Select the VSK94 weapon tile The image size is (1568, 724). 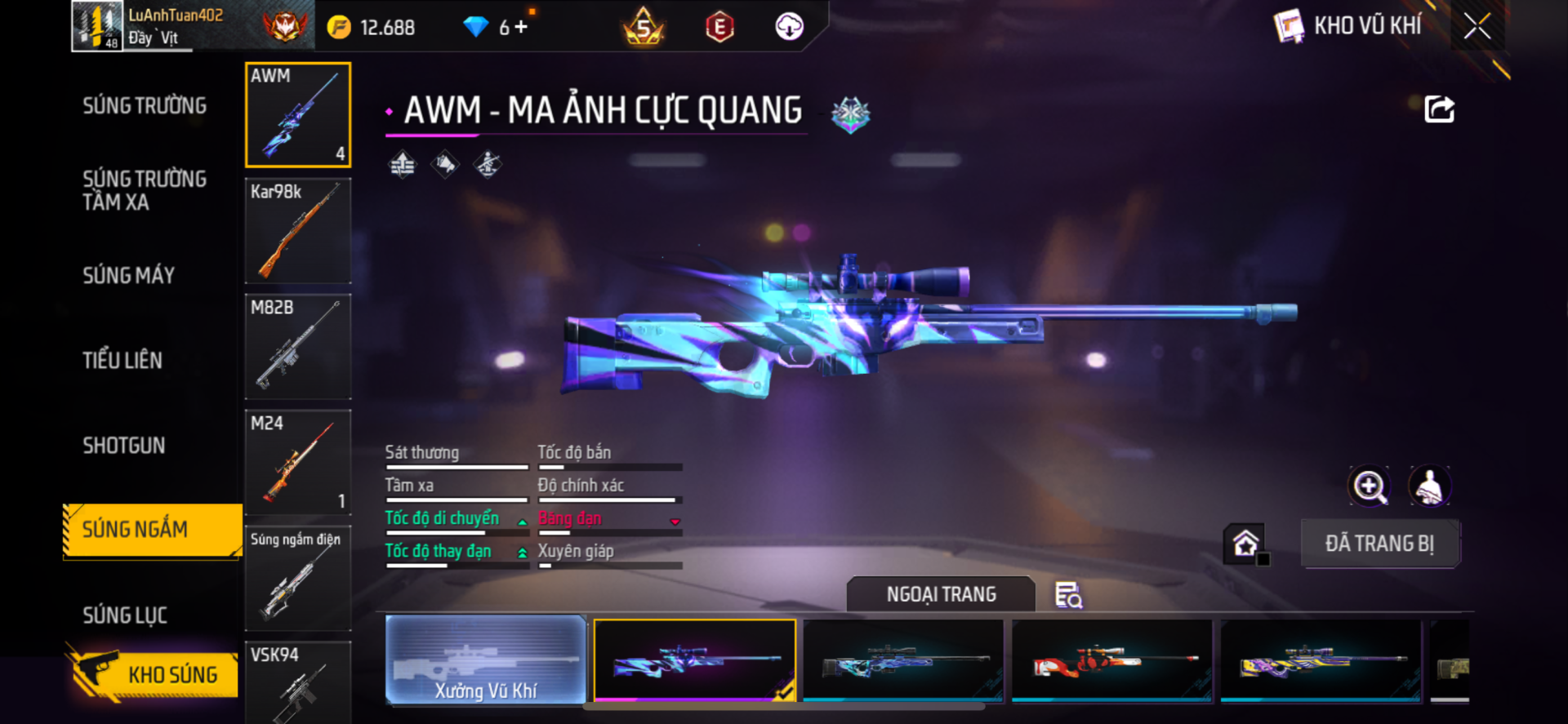click(x=298, y=682)
